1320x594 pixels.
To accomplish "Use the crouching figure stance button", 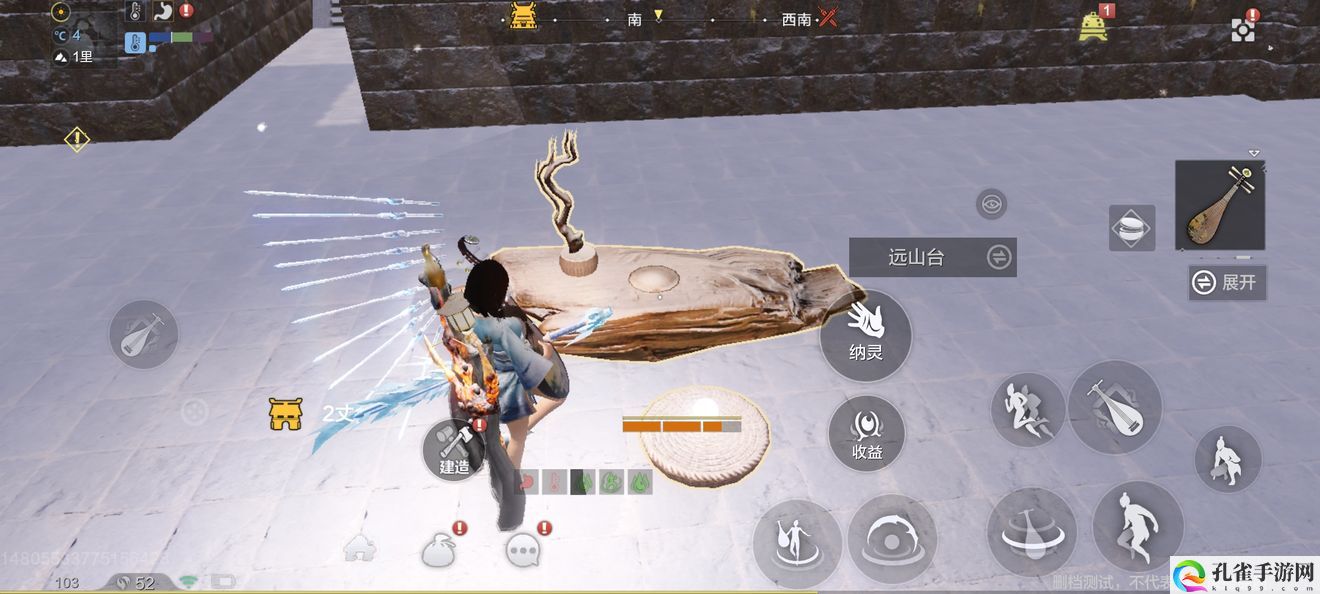I will (1227, 459).
